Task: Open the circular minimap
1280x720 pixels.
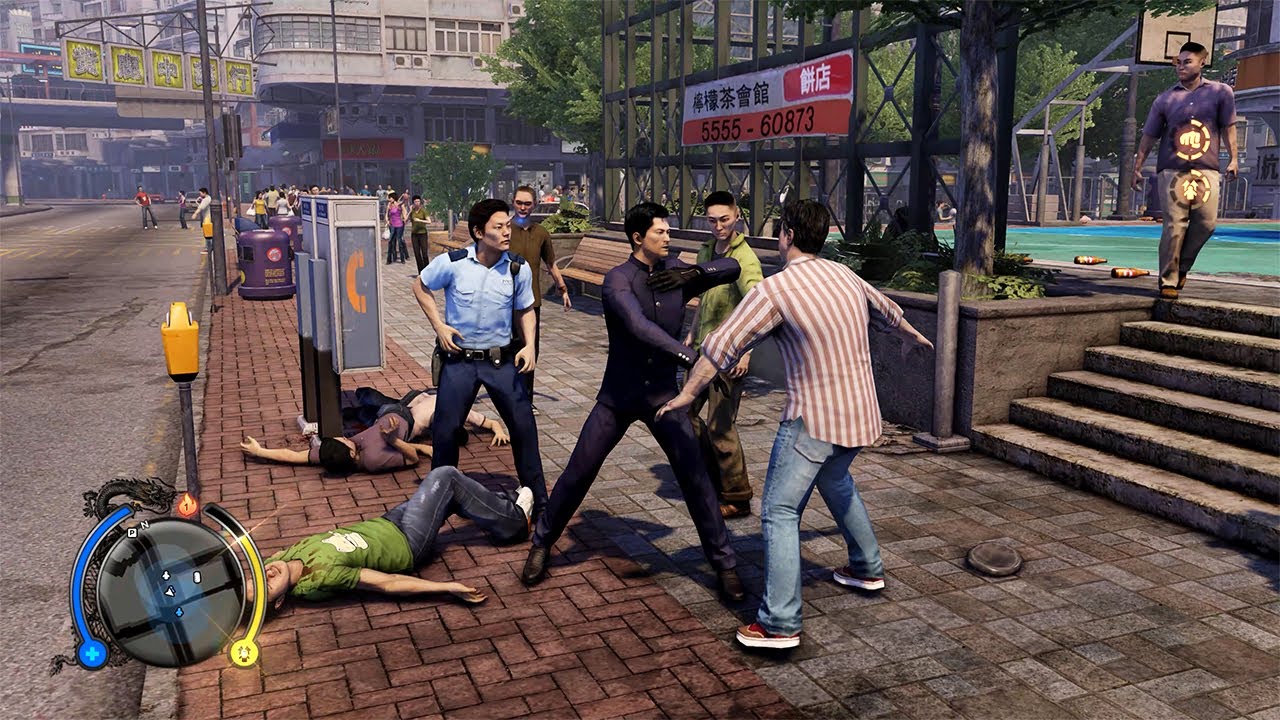Action: click(x=171, y=592)
